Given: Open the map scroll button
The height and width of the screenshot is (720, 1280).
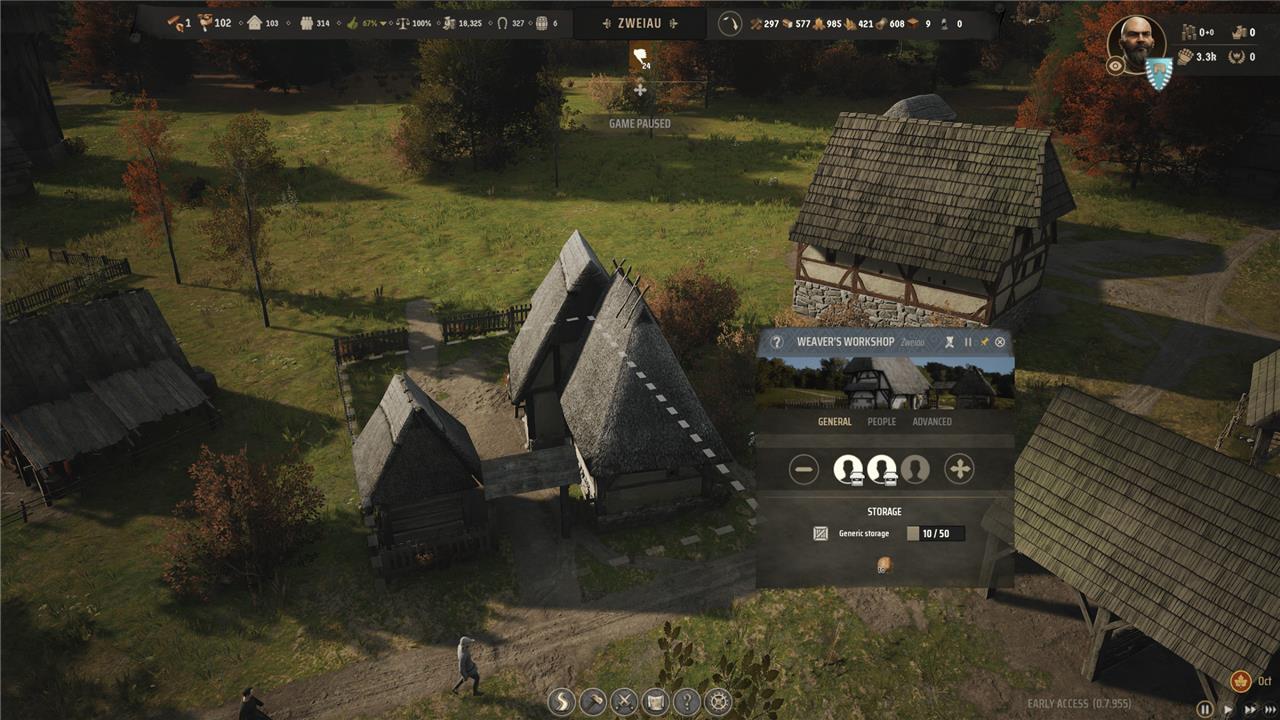Looking at the screenshot, I should pyautogui.click(x=655, y=701).
